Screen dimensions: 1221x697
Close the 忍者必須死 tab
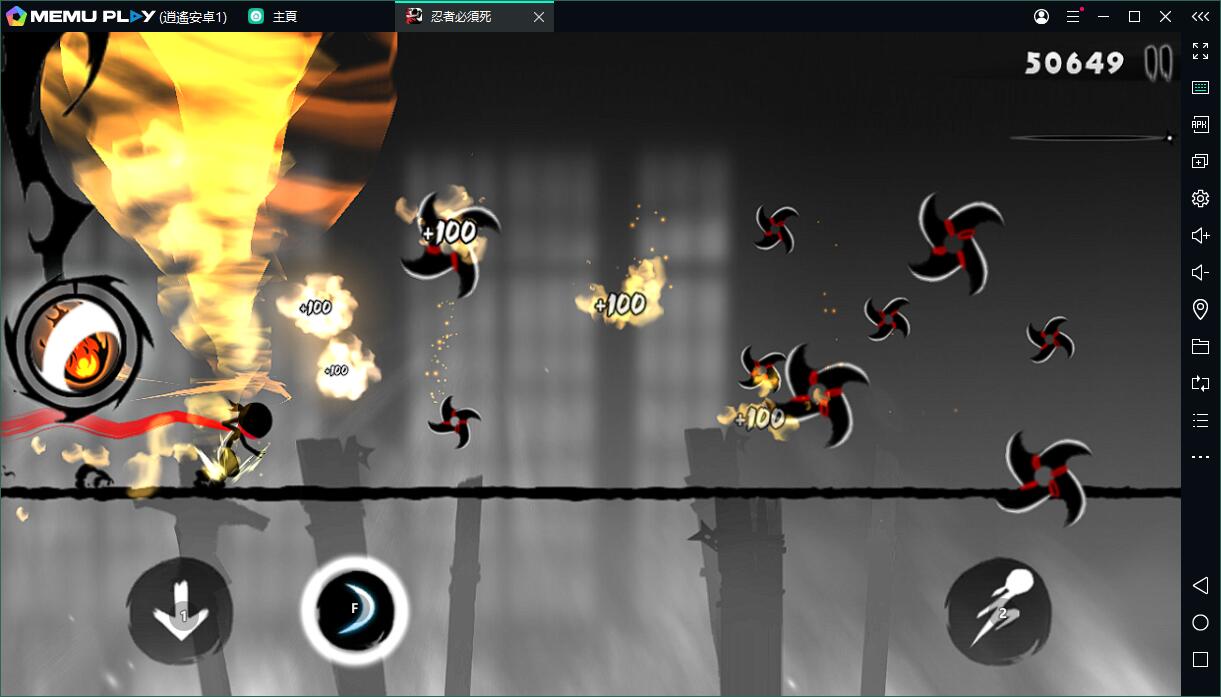[538, 17]
